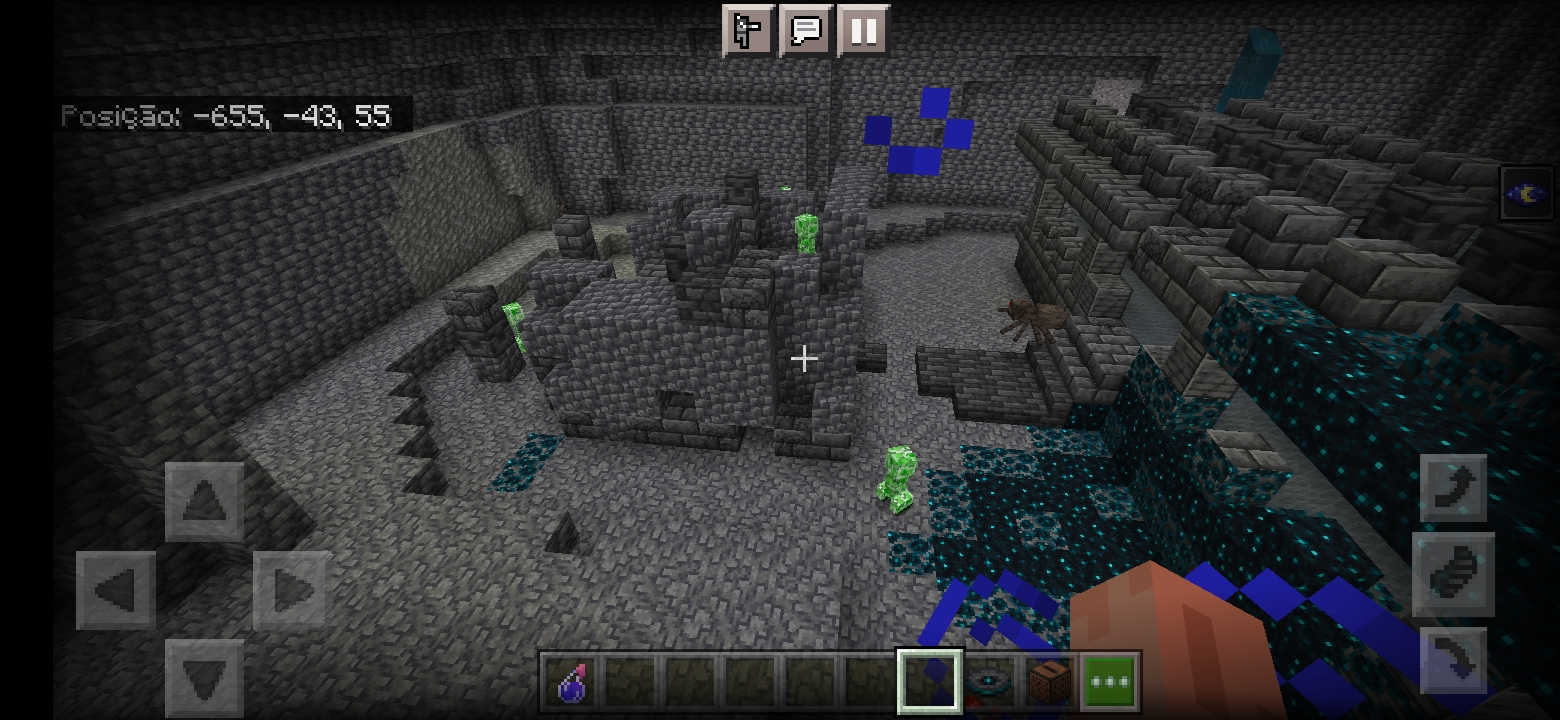Tap the move right arrow

[x=292, y=590]
